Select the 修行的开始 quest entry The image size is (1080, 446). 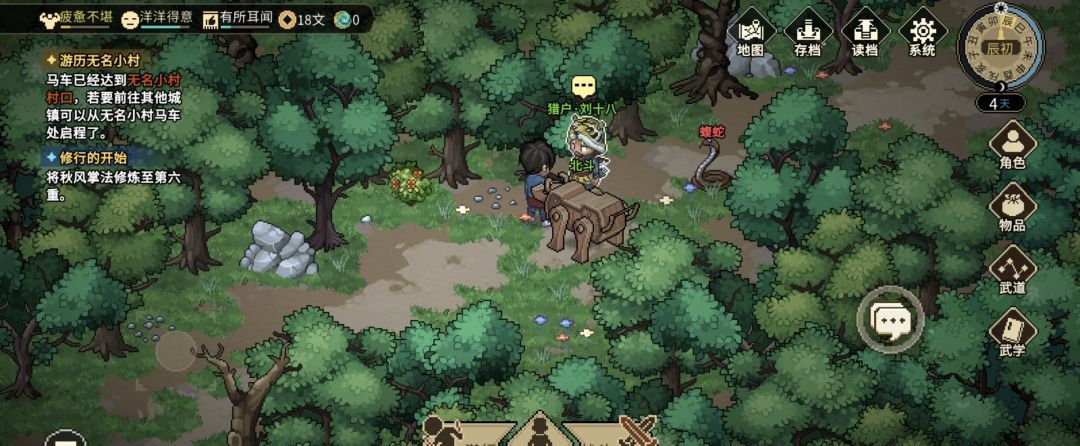[92, 158]
